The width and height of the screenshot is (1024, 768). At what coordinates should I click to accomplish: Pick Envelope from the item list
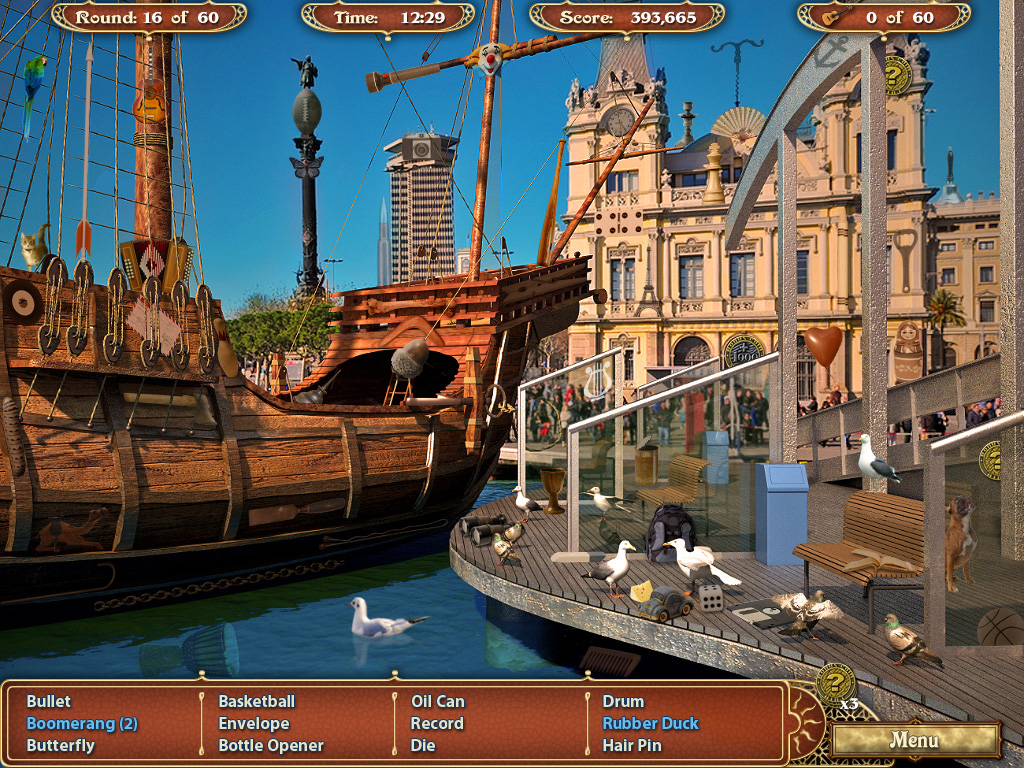254,723
